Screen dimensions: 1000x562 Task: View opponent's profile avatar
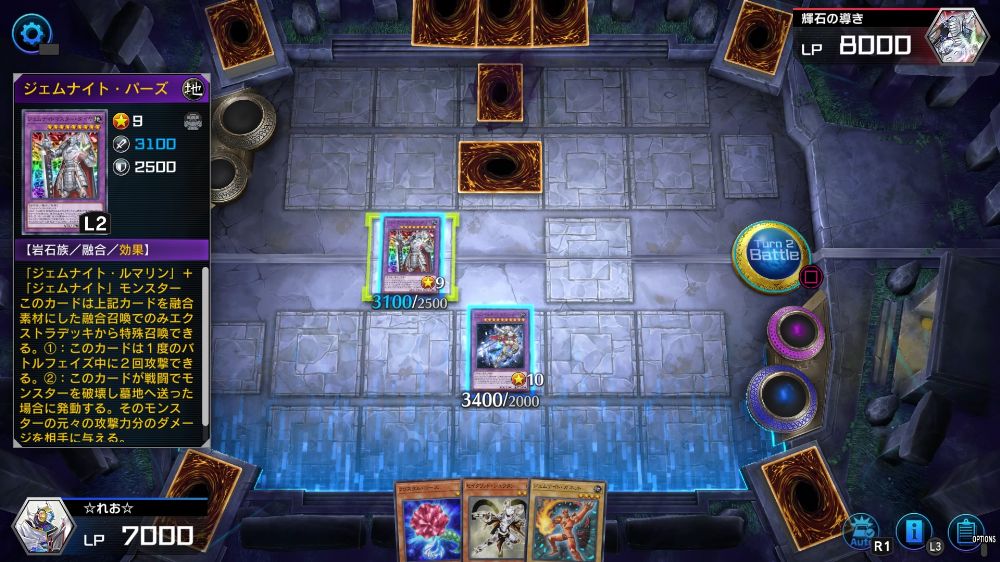click(958, 38)
